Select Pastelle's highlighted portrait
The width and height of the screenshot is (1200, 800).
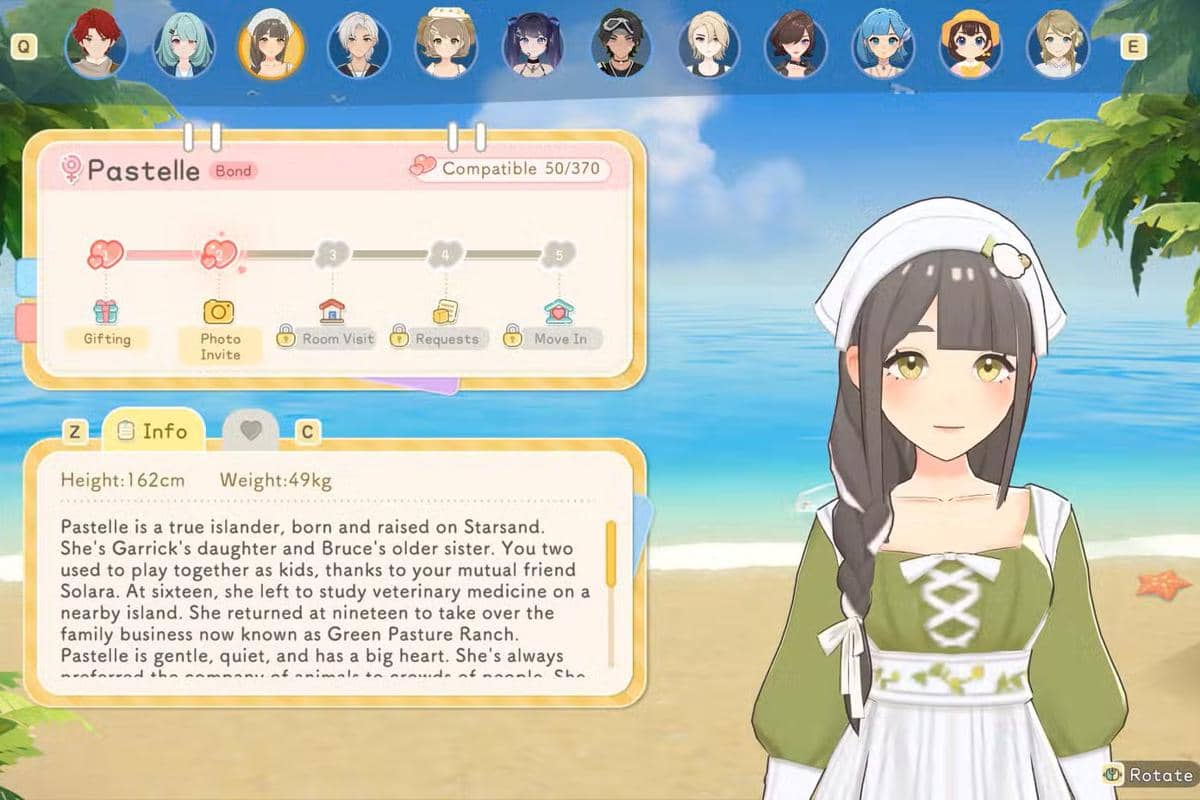pos(271,46)
